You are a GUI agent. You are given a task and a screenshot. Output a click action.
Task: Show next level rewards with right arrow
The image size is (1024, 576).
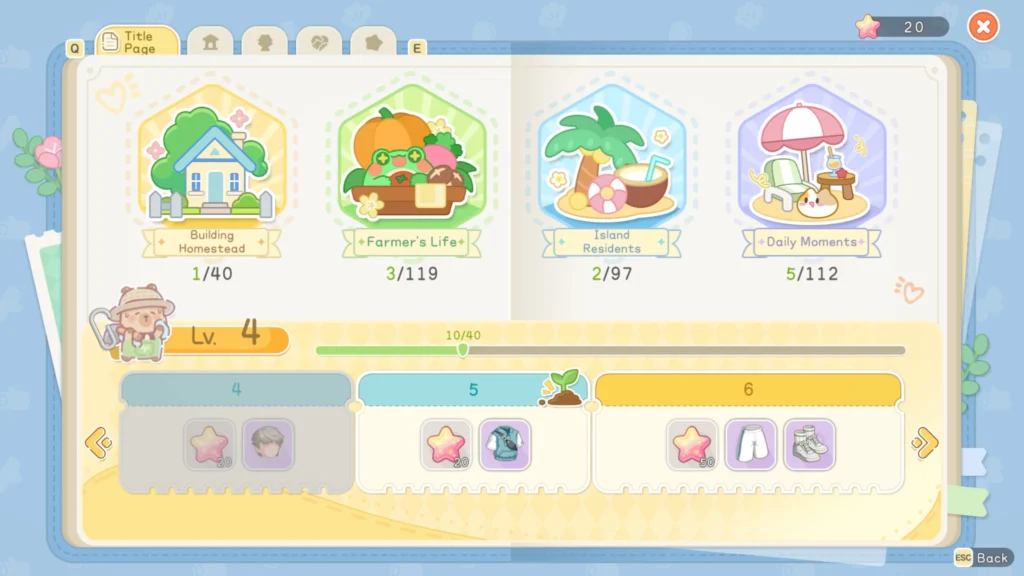[925, 442]
